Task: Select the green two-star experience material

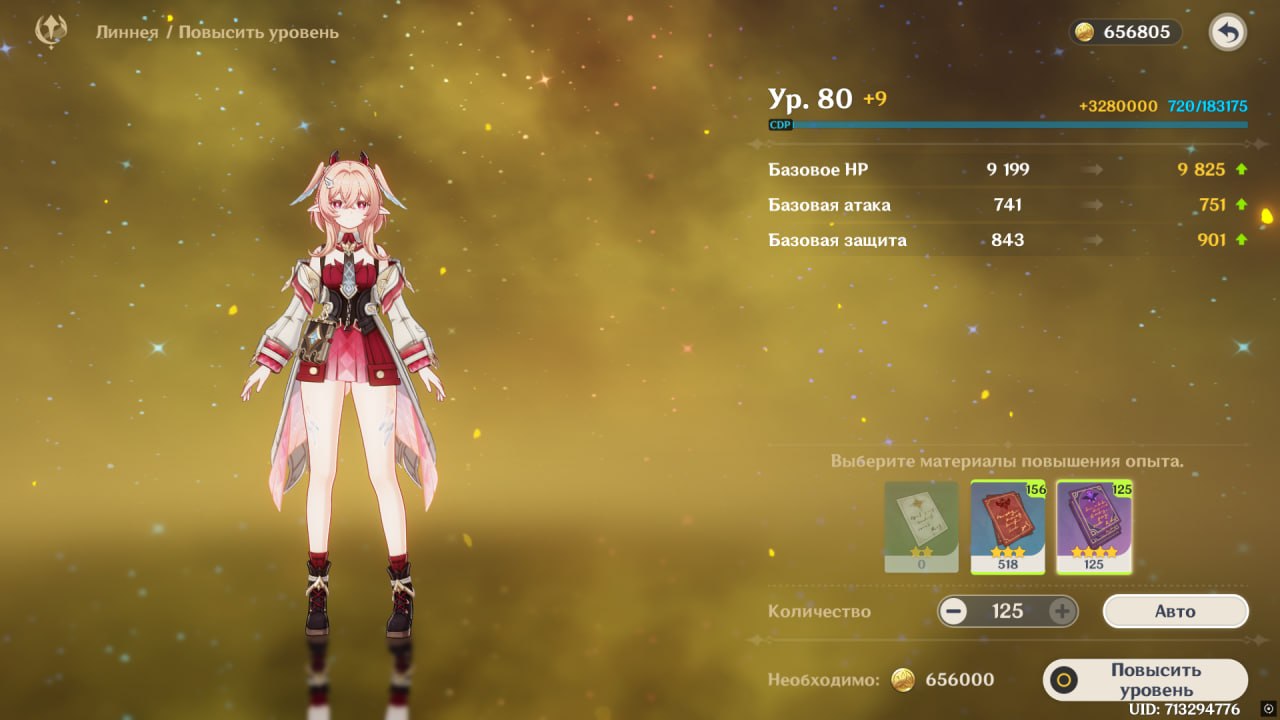Action: [x=921, y=527]
